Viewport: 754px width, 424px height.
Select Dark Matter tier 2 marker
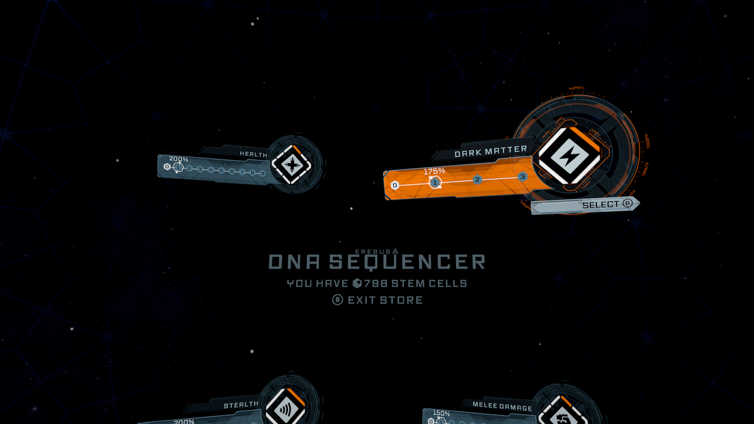477,180
